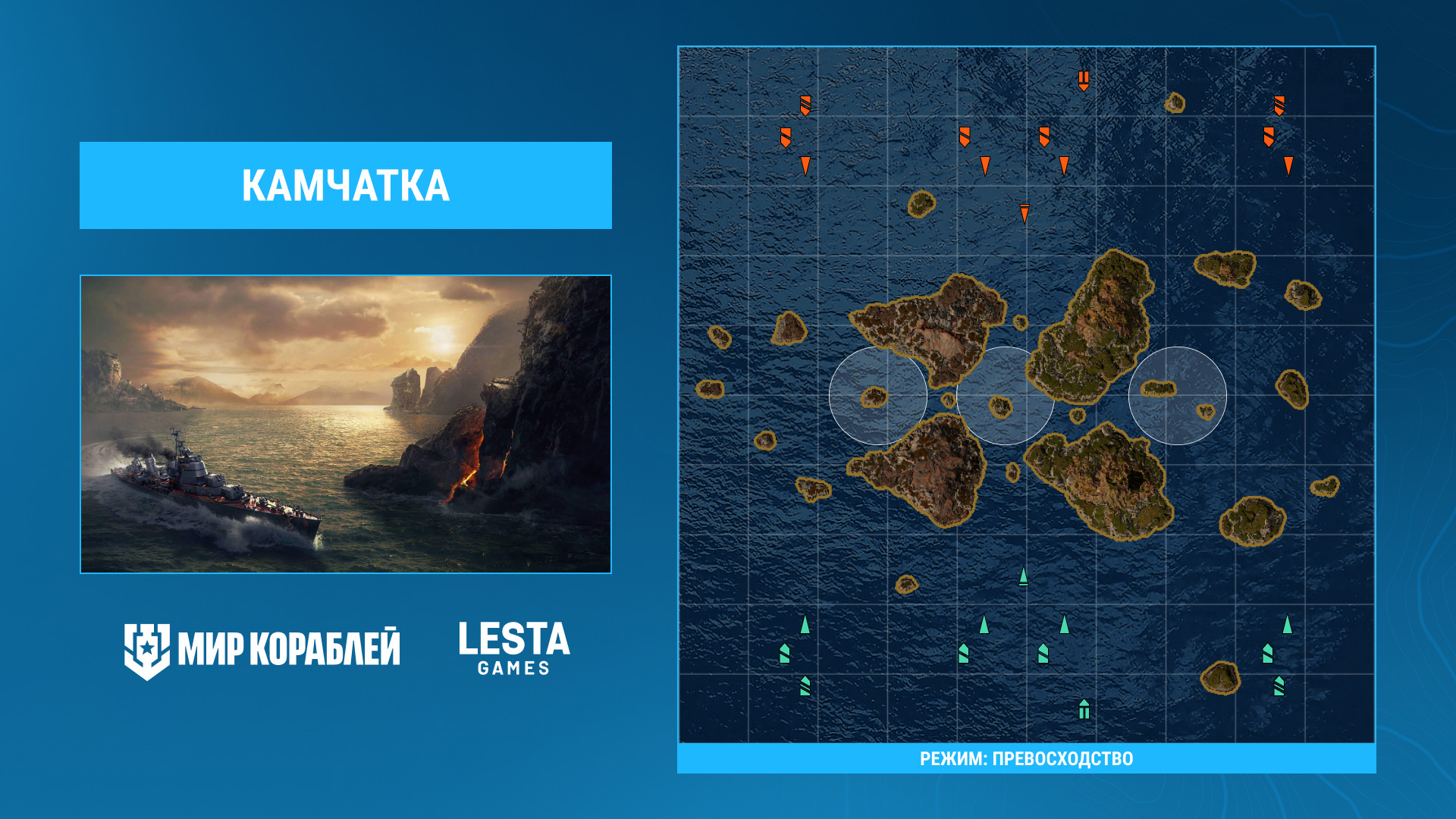Select the orange double-bar carrier spawn marker

(1084, 80)
